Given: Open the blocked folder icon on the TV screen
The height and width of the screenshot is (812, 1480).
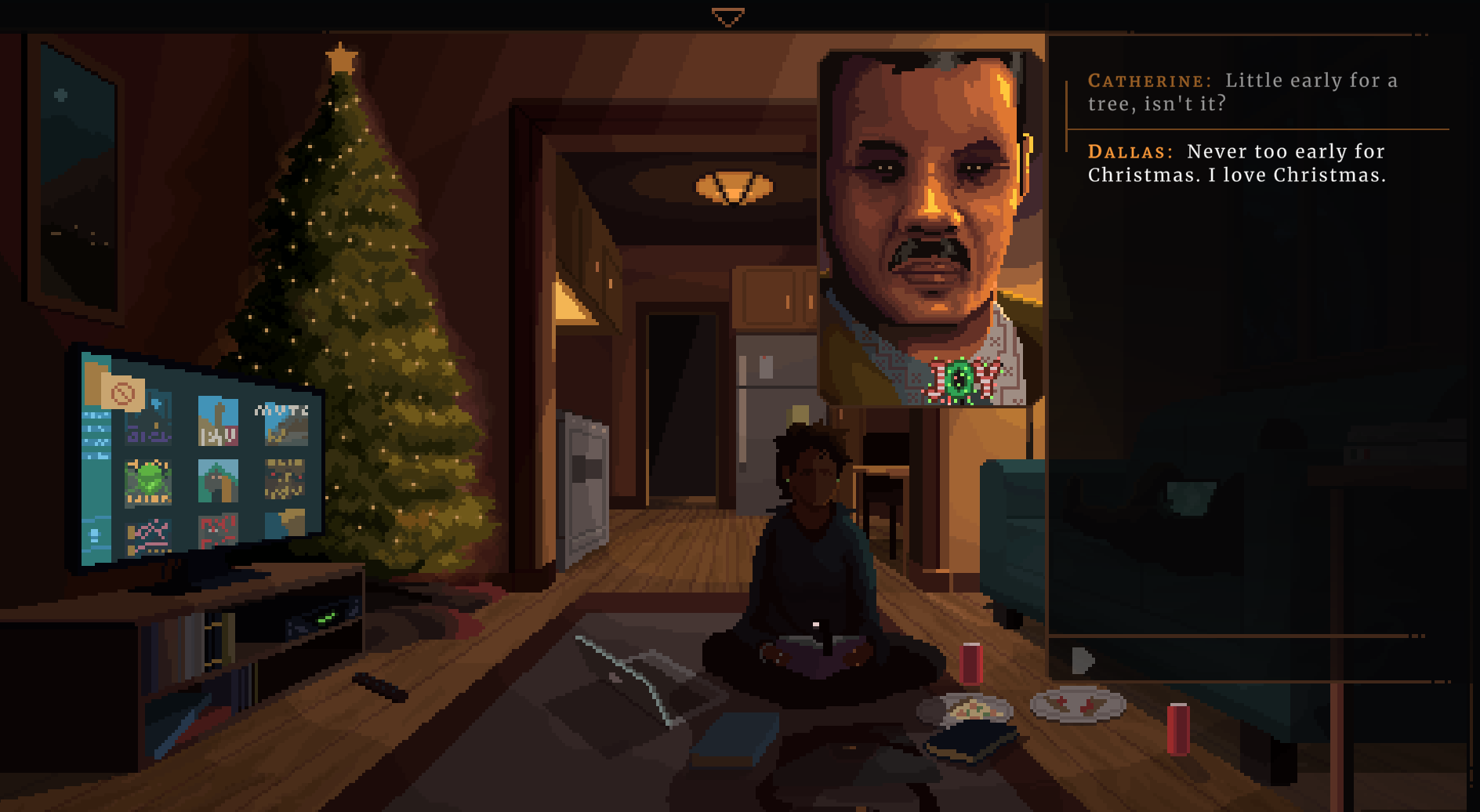Looking at the screenshot, I should (x=124, y=393).
